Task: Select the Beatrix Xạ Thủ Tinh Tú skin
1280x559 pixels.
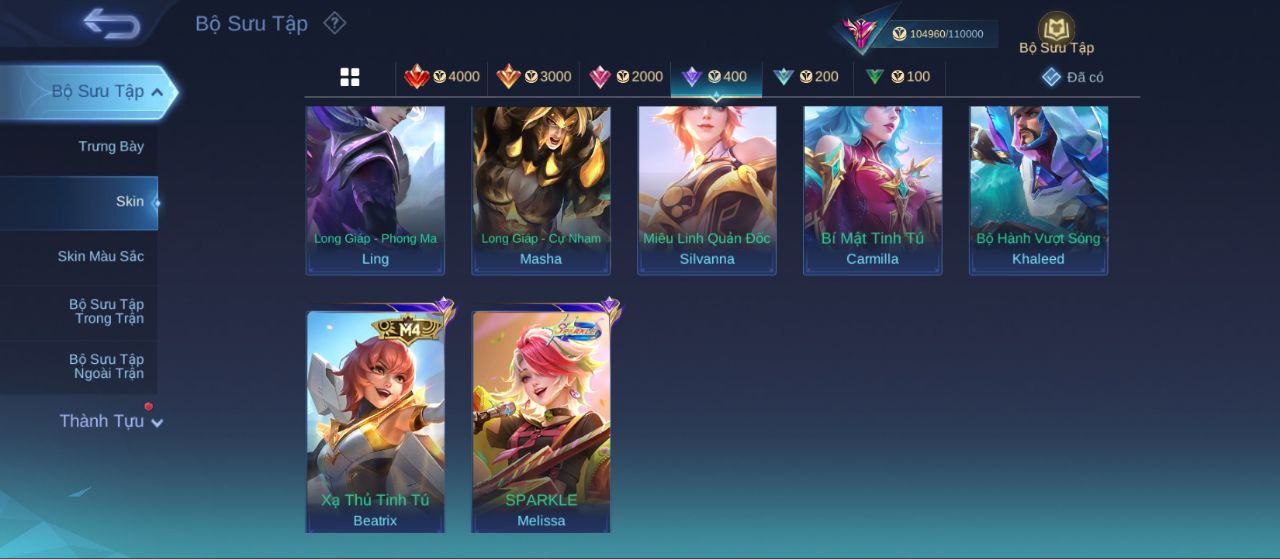Action: pyautogui.click(x=375, y=422)
